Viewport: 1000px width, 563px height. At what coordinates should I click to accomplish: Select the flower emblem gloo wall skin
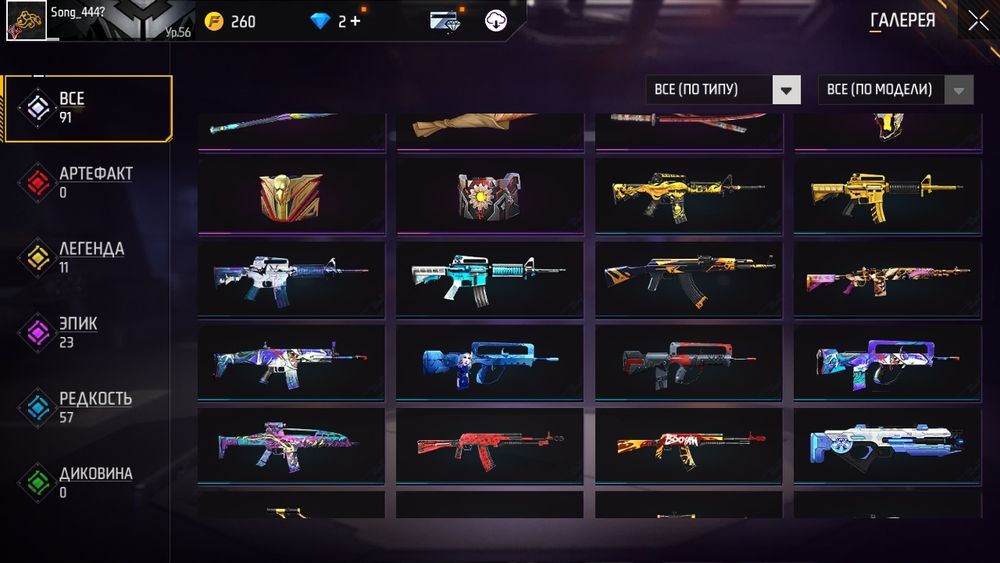[x=489, y=194]
